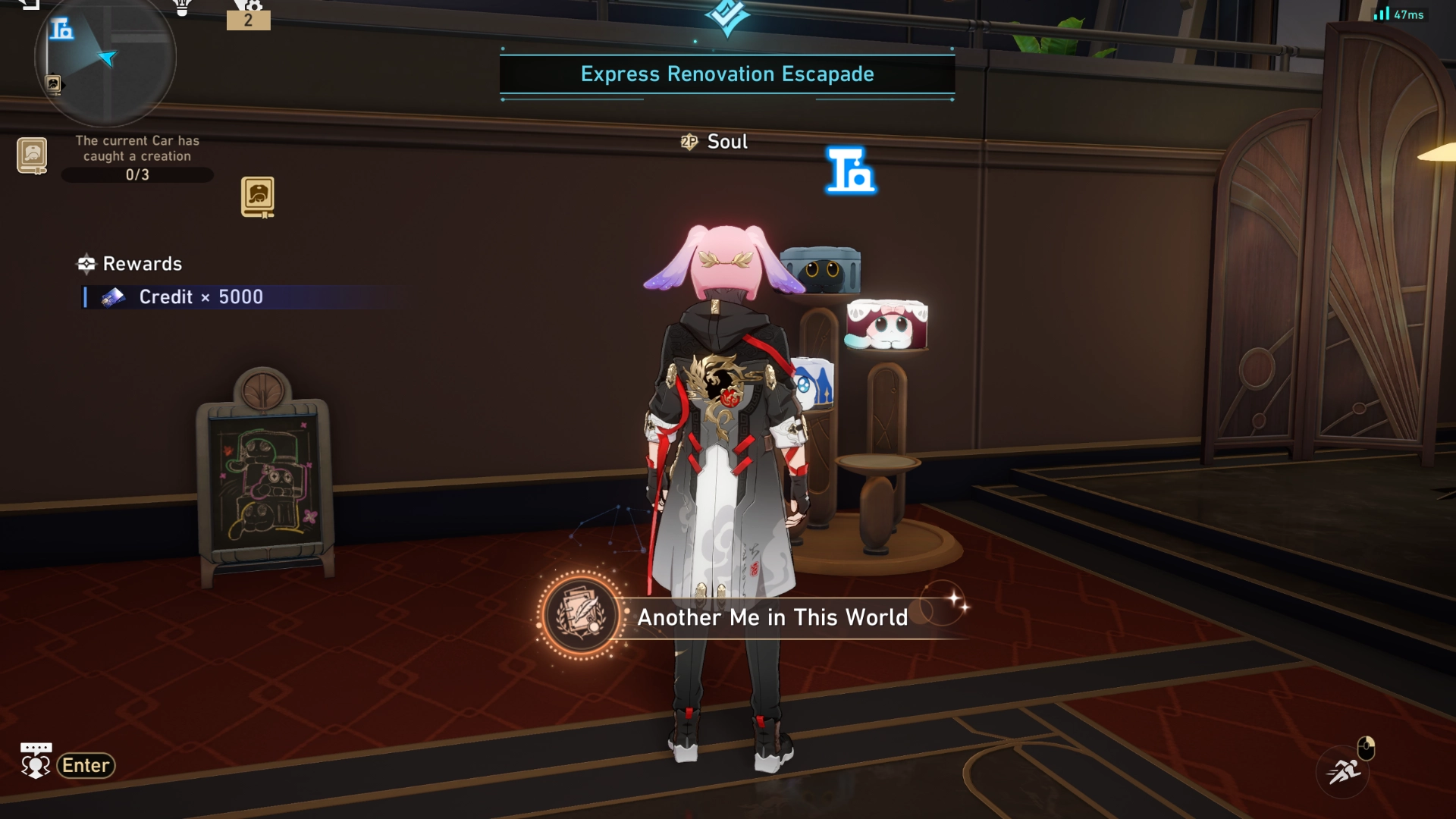1456x819 pixels.
Task: Click the Credit reward icon
Action: (x=112, y=297)
